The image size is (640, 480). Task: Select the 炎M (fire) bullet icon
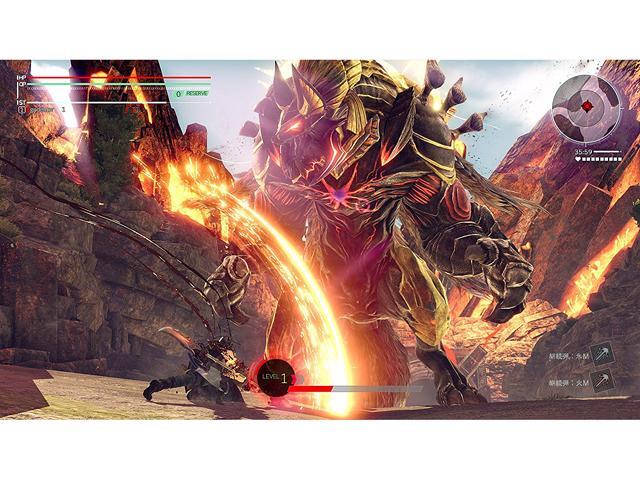603,380
